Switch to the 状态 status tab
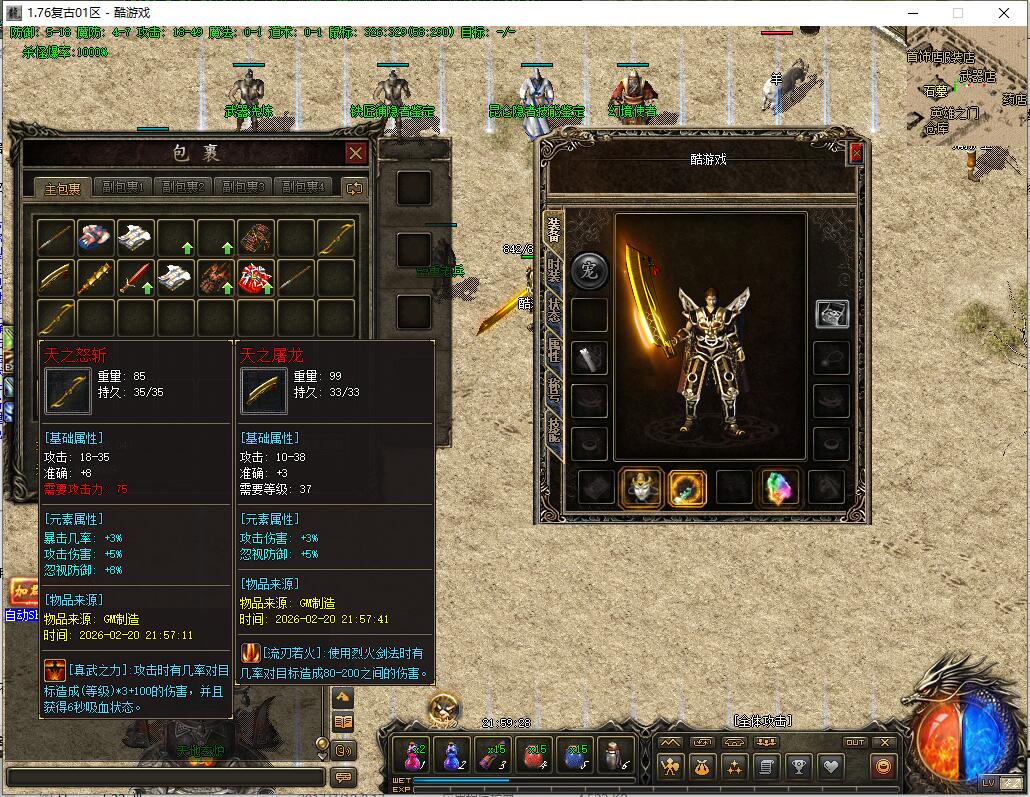 tap(553, 310)
